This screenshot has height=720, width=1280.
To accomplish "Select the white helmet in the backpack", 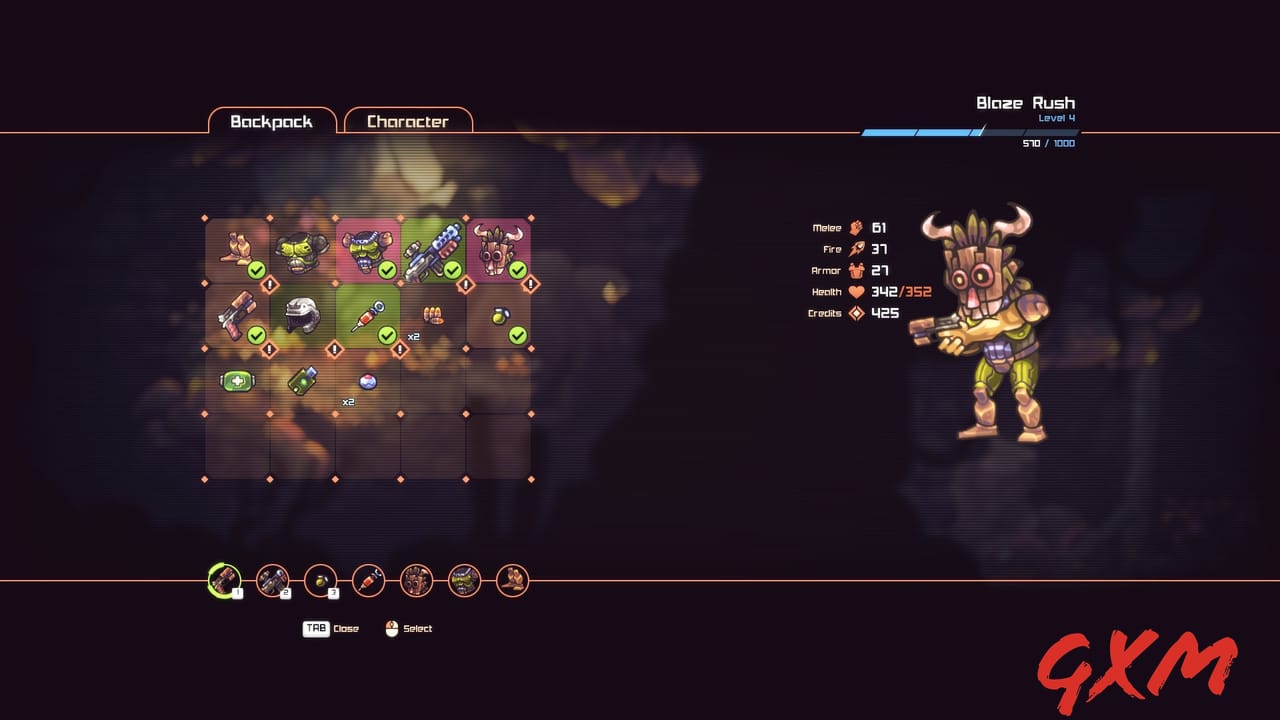I will point(301,315).
